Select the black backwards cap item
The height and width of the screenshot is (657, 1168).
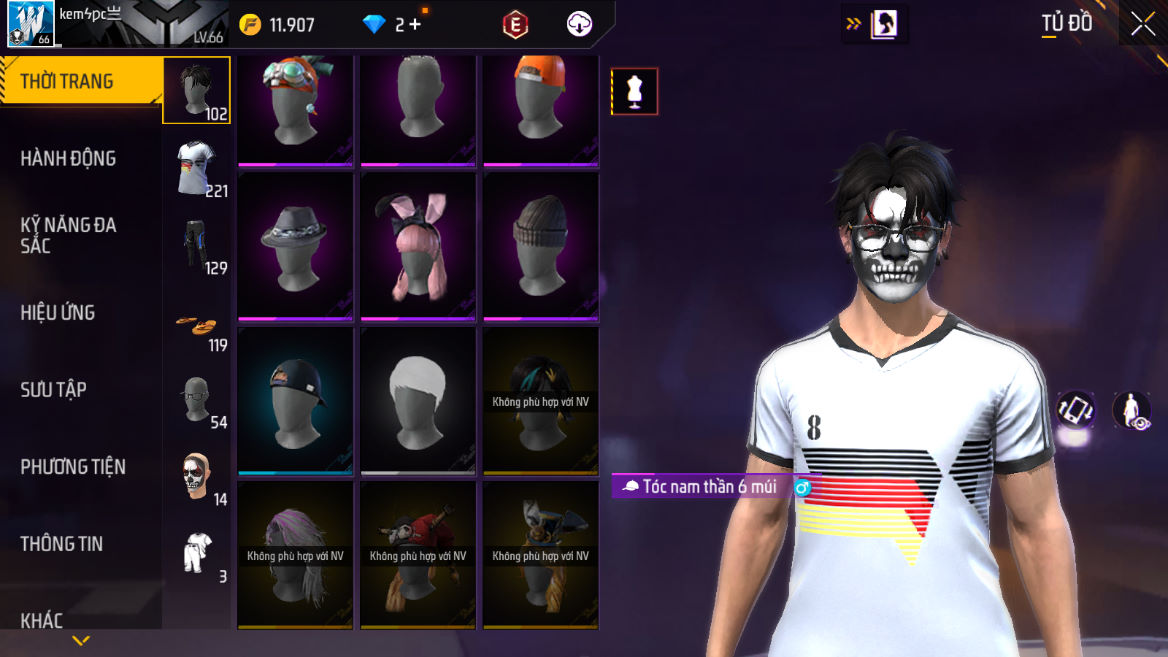tap(295, 401)
